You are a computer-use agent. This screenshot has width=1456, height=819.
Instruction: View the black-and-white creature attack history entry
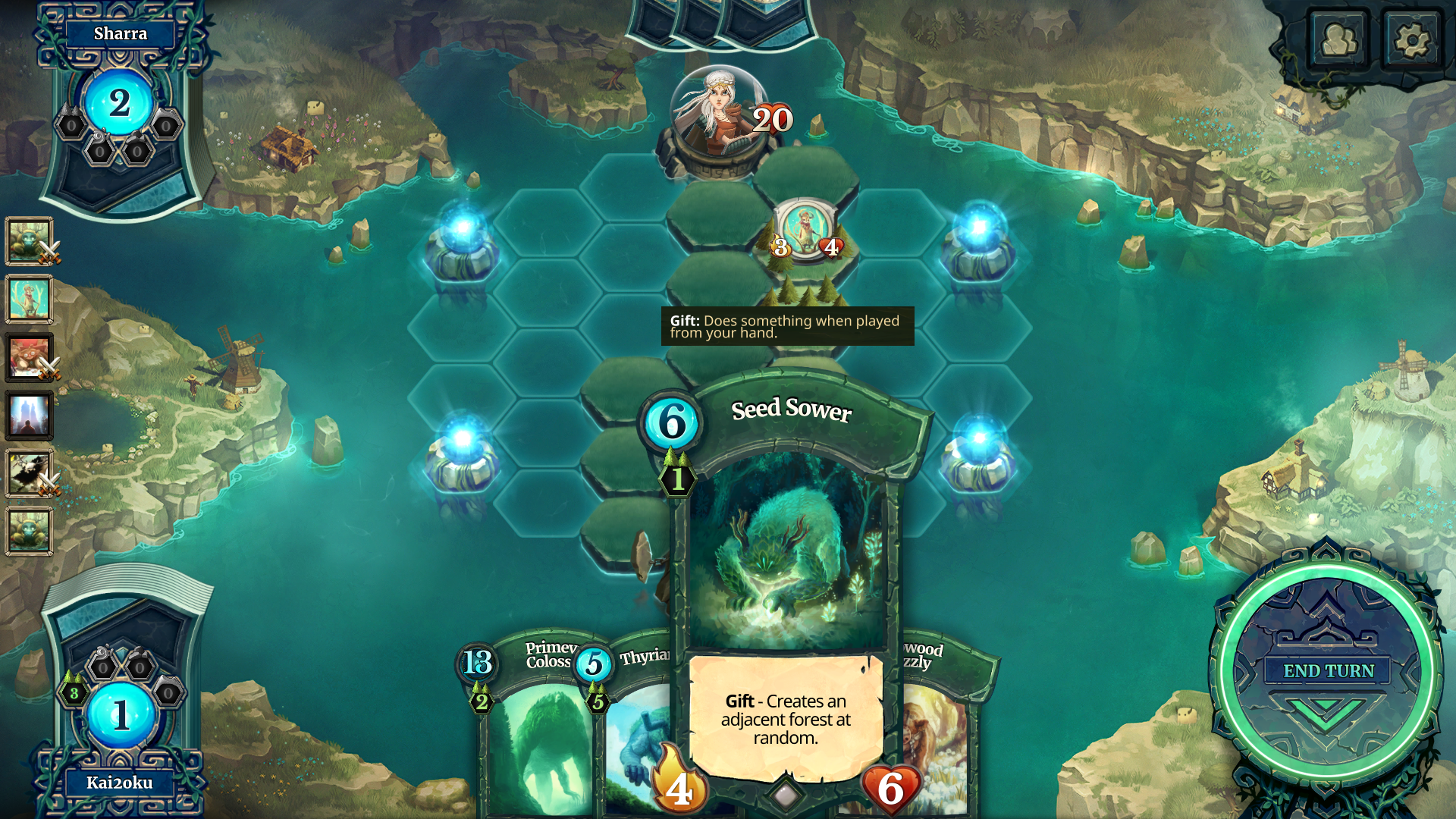coord(29,473)
